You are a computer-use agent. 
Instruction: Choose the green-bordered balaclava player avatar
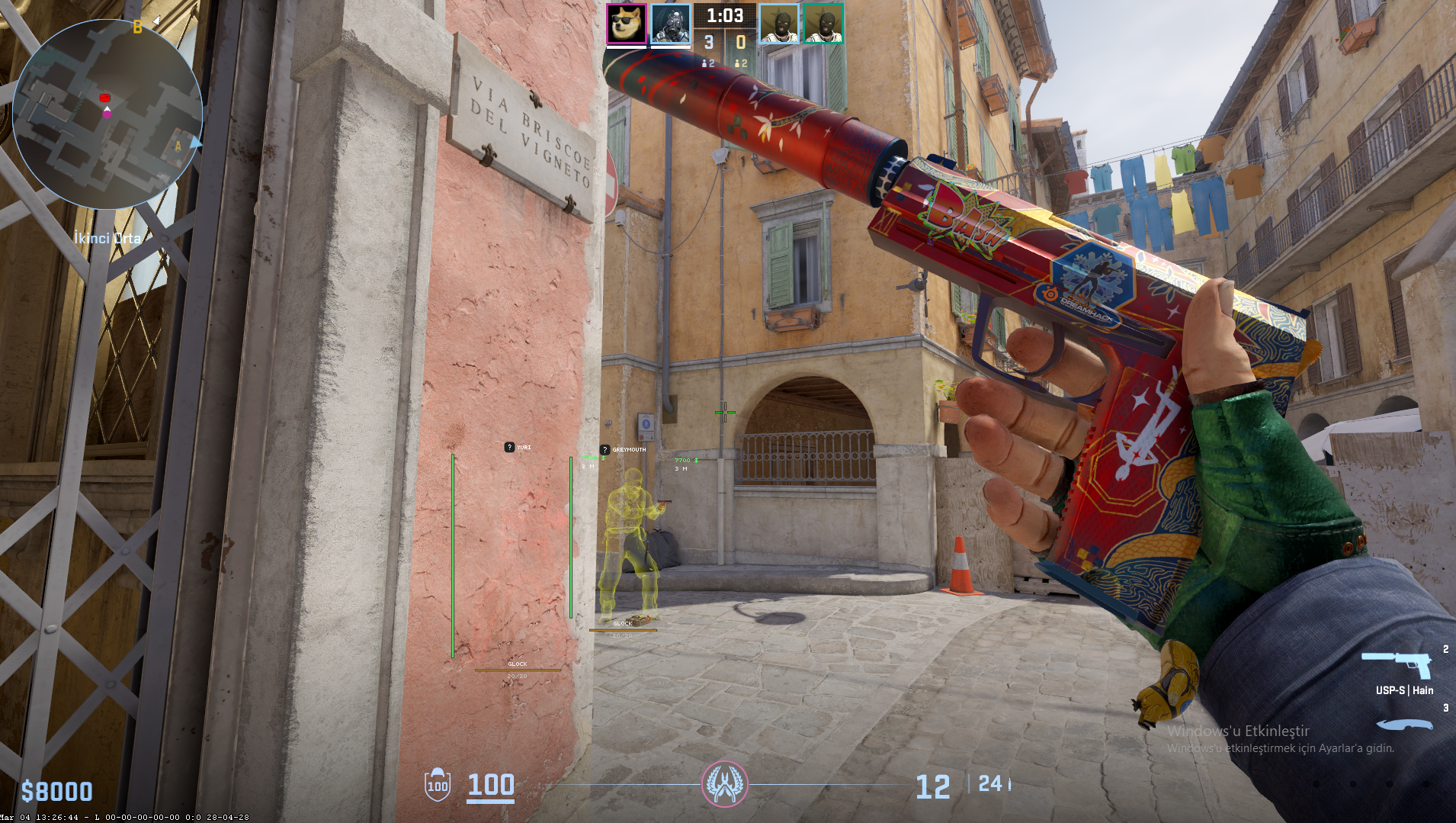click(823, 24)
